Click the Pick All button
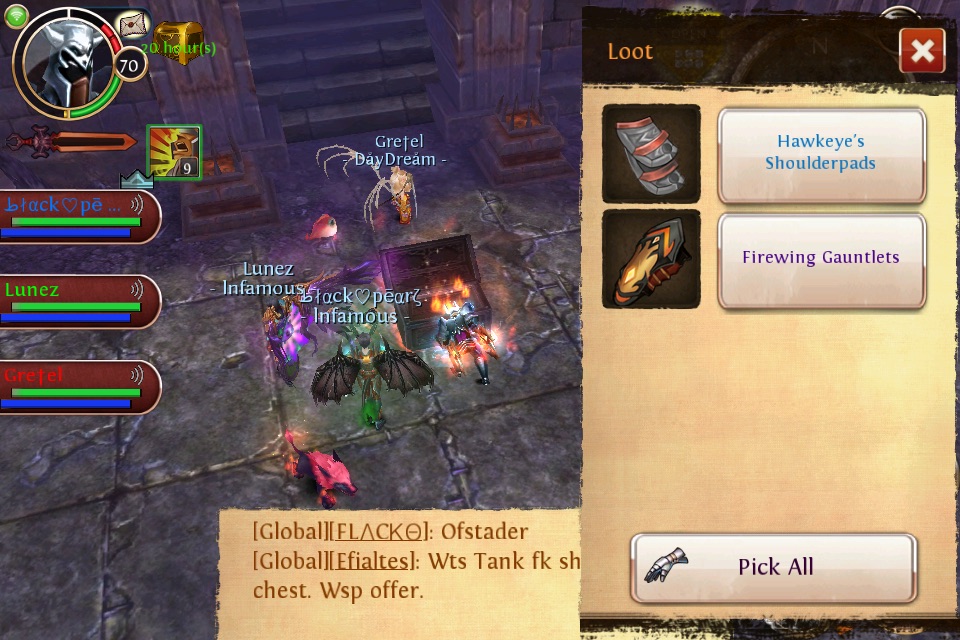Image resolution: width=960 pixels, height=640 pixels. pyautogui.click(x=773, y=567)
